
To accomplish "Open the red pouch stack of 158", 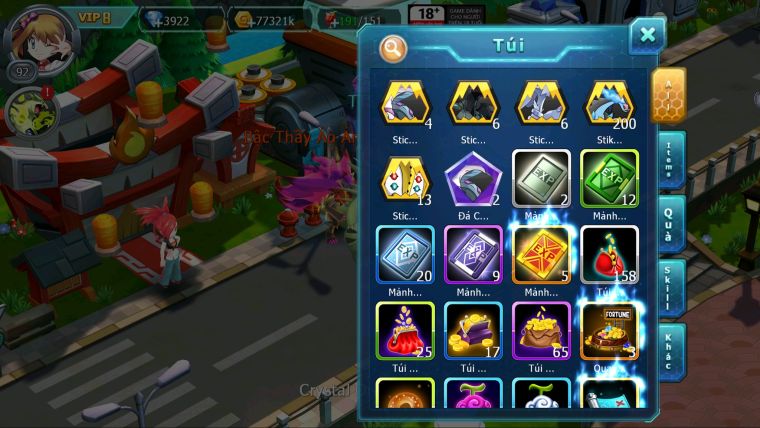I will 609,254.
